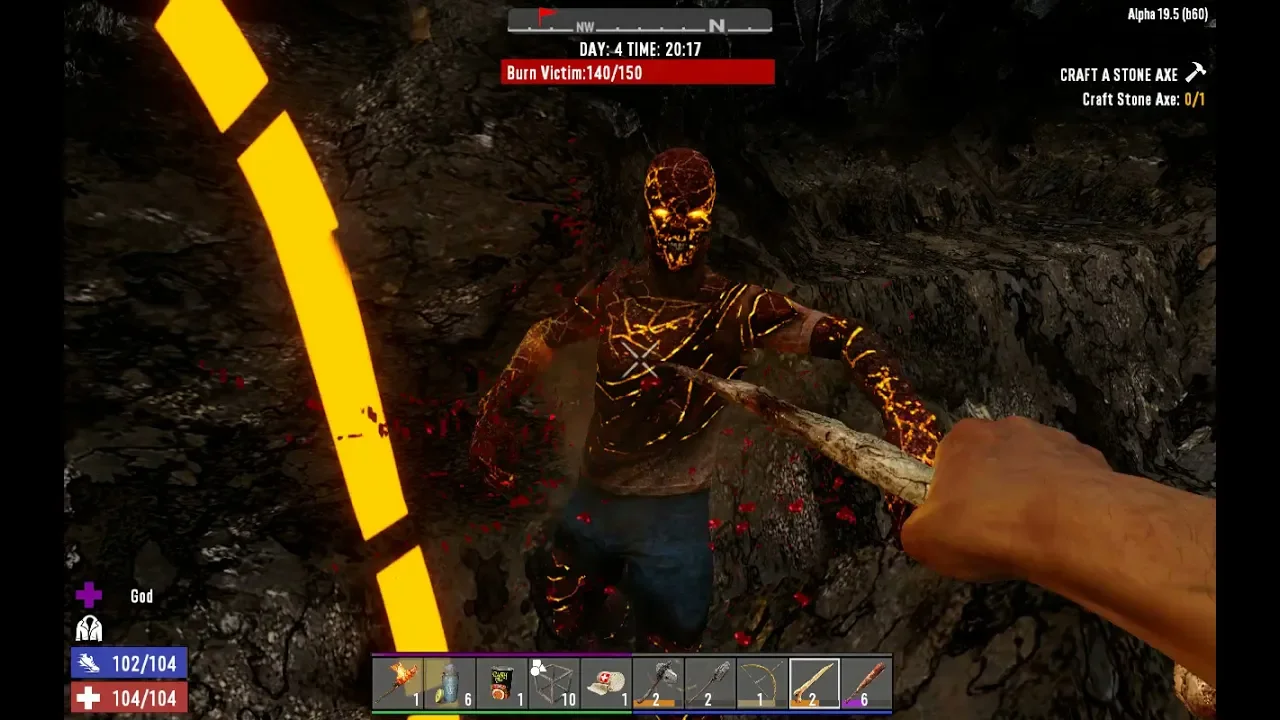Select the highlighted bone club slot

click(x=814, y=684)
